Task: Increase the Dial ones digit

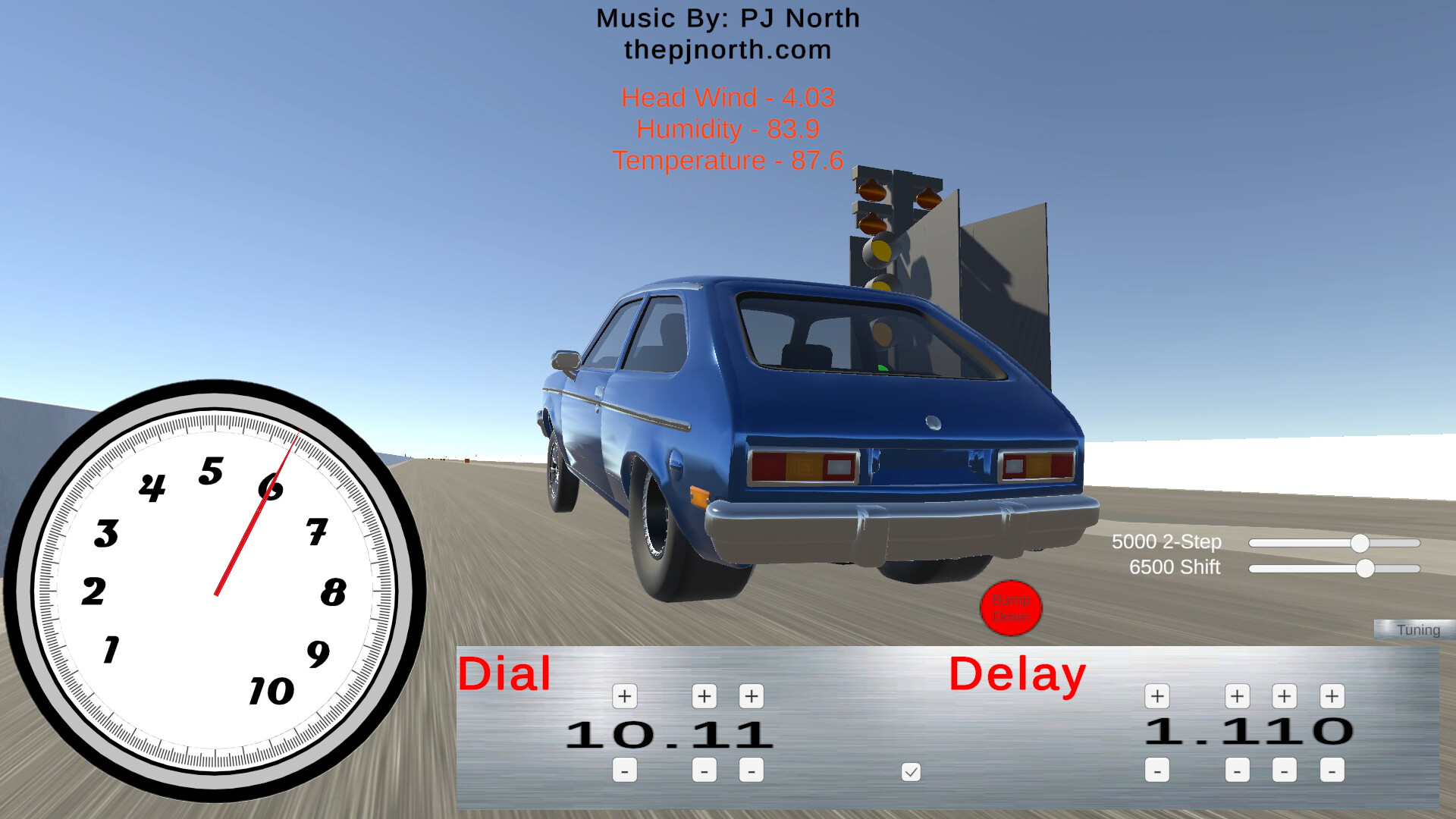Action: [x=624, y=695]
